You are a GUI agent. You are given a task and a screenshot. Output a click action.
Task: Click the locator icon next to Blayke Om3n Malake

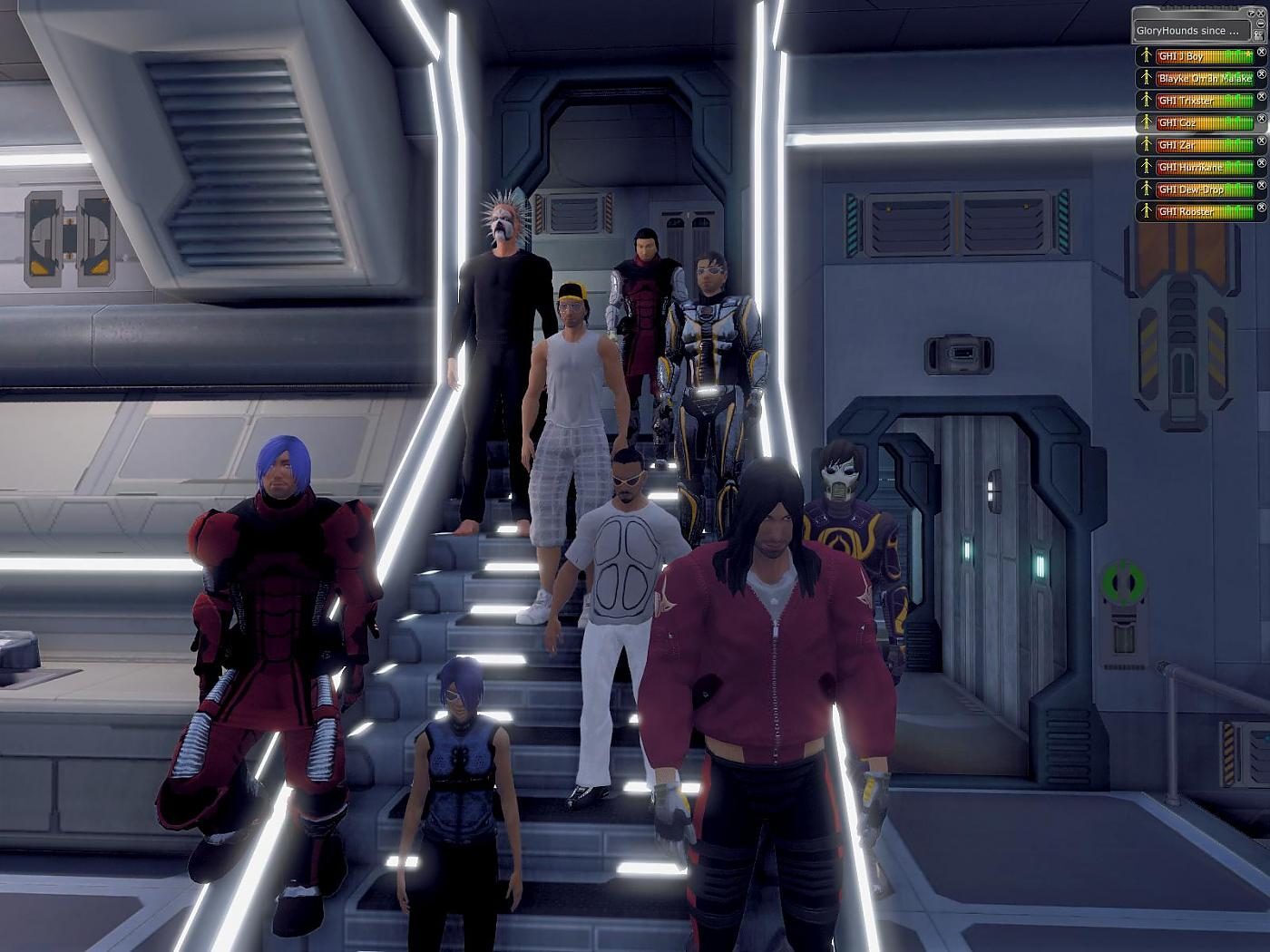click(x=1147, y=78)
